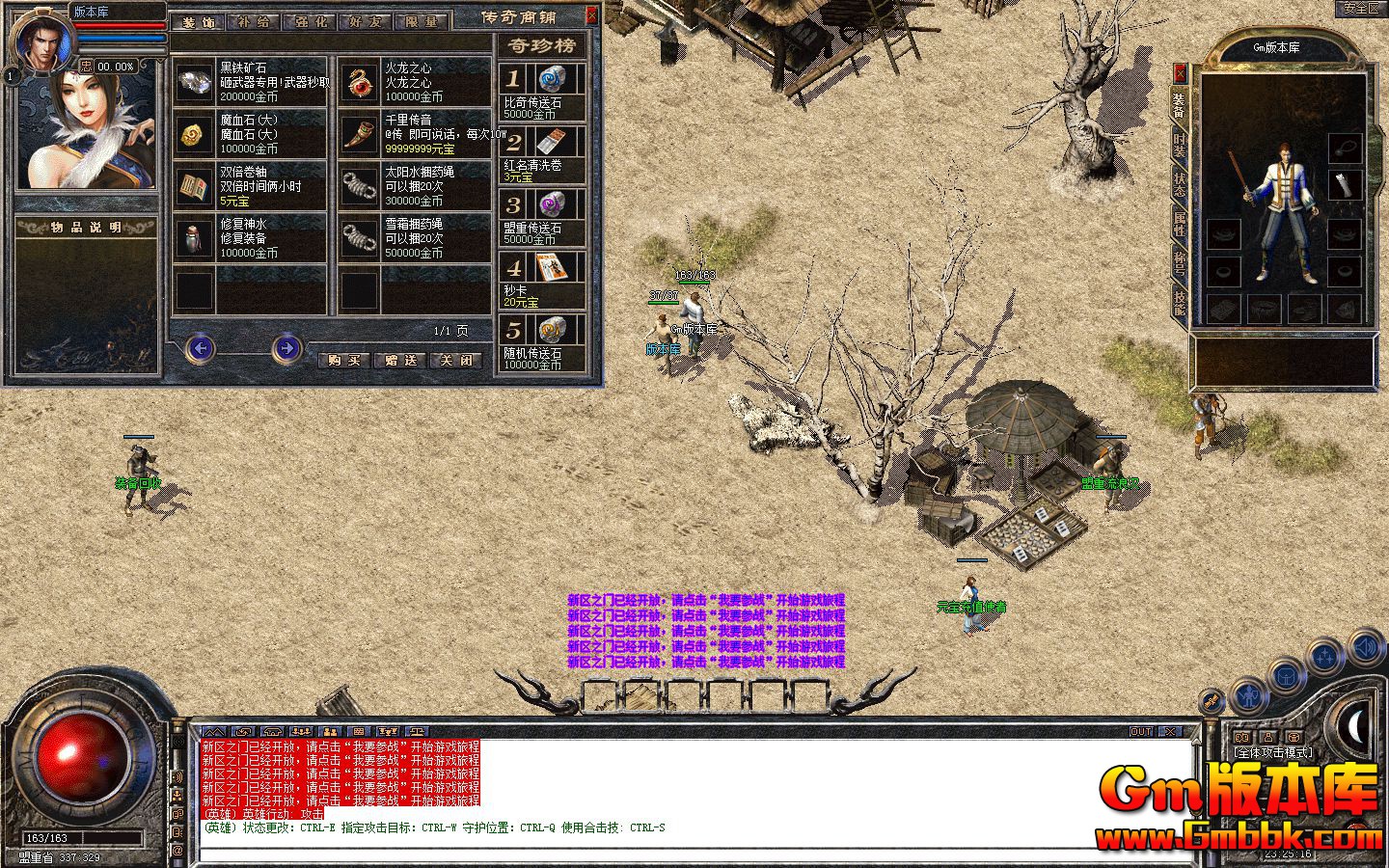Select 比奇传送石 from the 奇珍榜 list
This screenshot has height=868, width=1389.
(x=542, y=92)
